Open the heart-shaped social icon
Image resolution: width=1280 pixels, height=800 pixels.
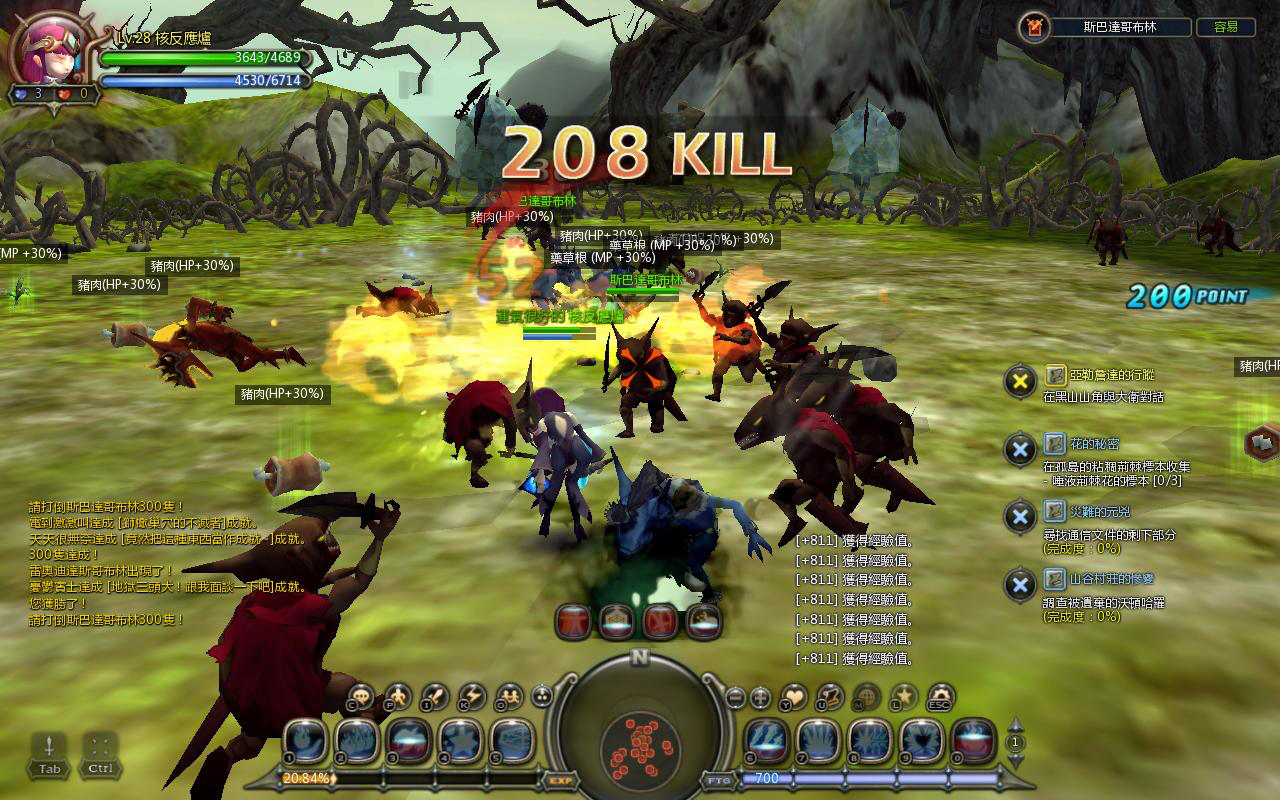click(x=793, y=696)
